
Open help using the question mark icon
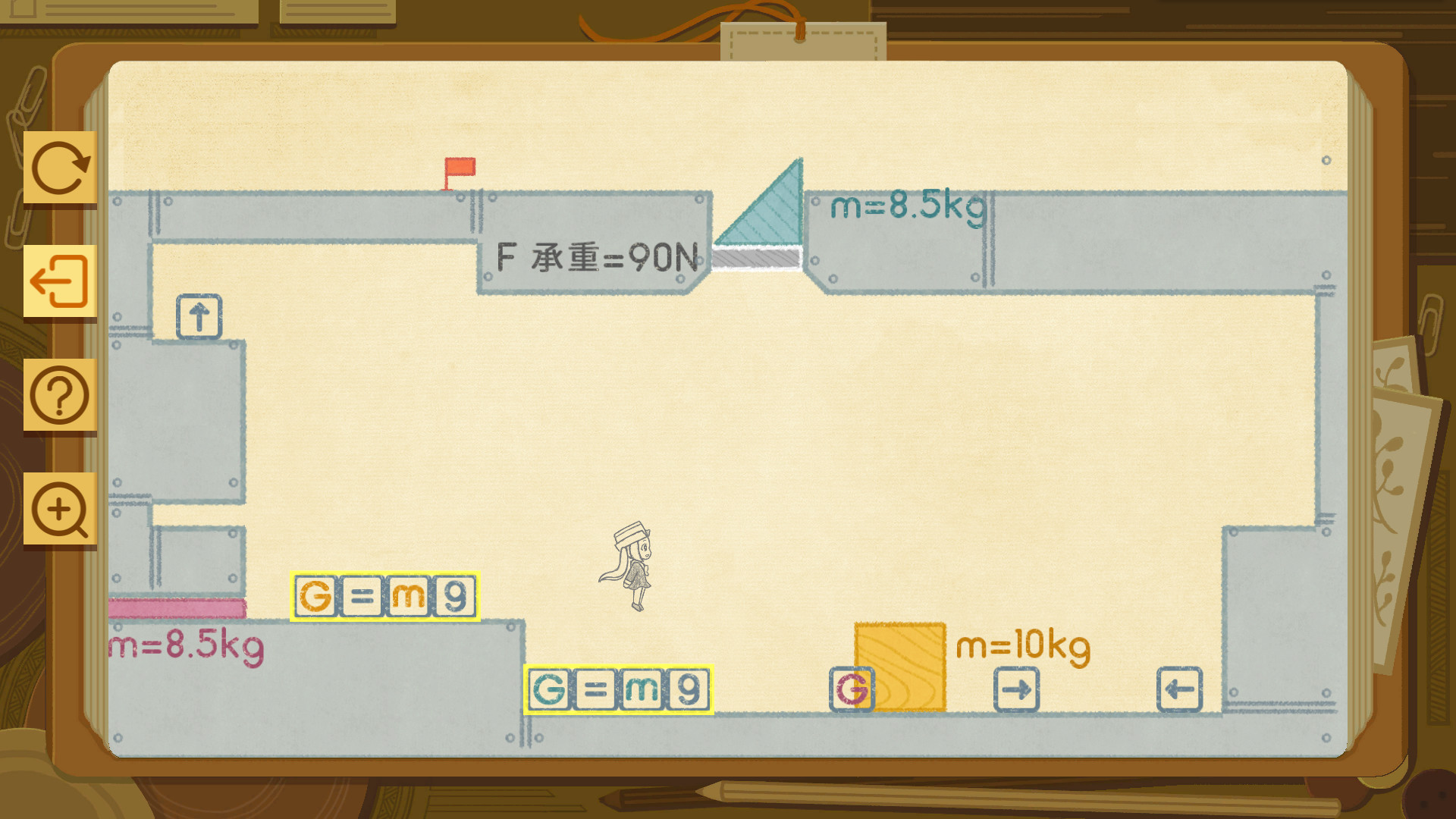click(x=61, y=395)
